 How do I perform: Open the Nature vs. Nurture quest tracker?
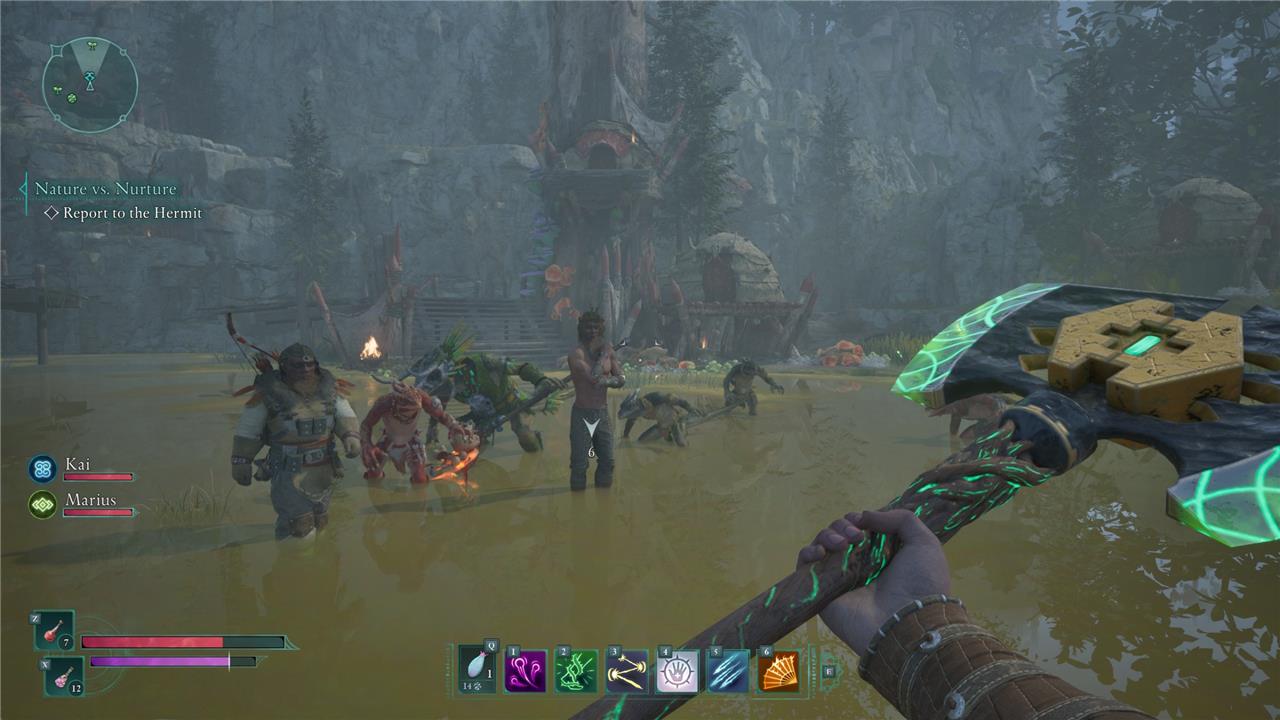(105, 189)
